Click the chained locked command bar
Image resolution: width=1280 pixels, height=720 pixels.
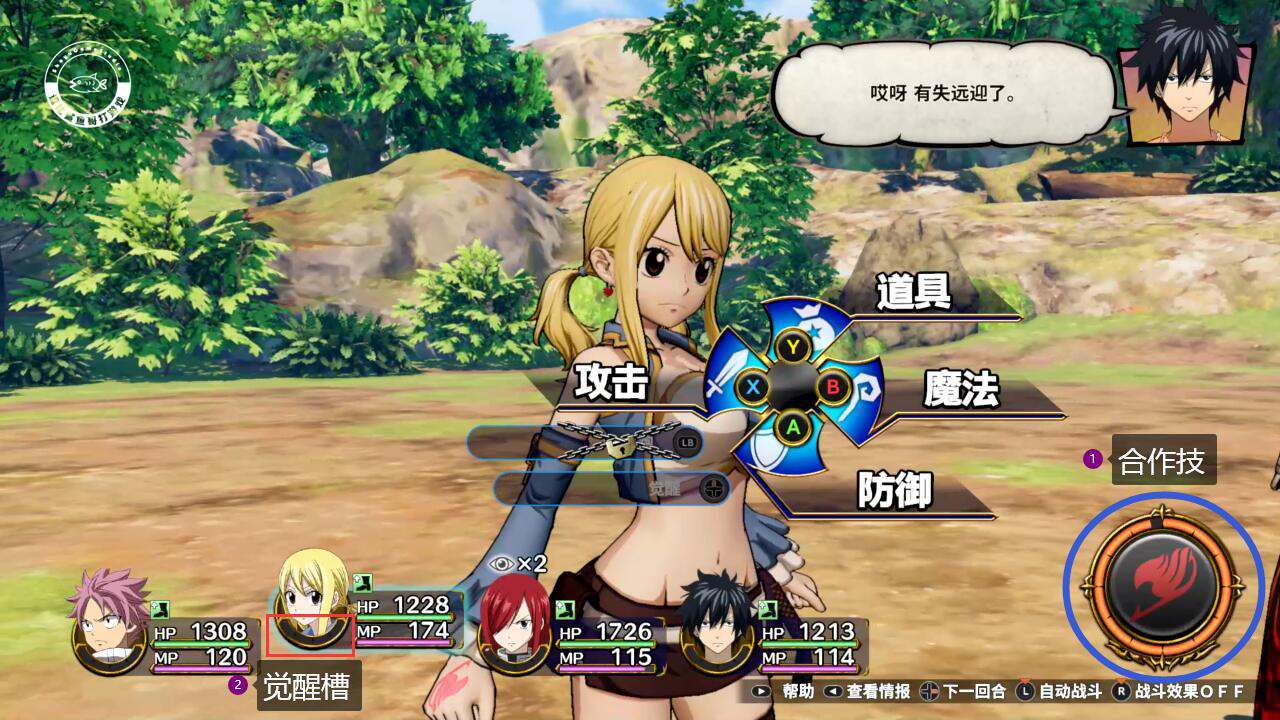585,442
